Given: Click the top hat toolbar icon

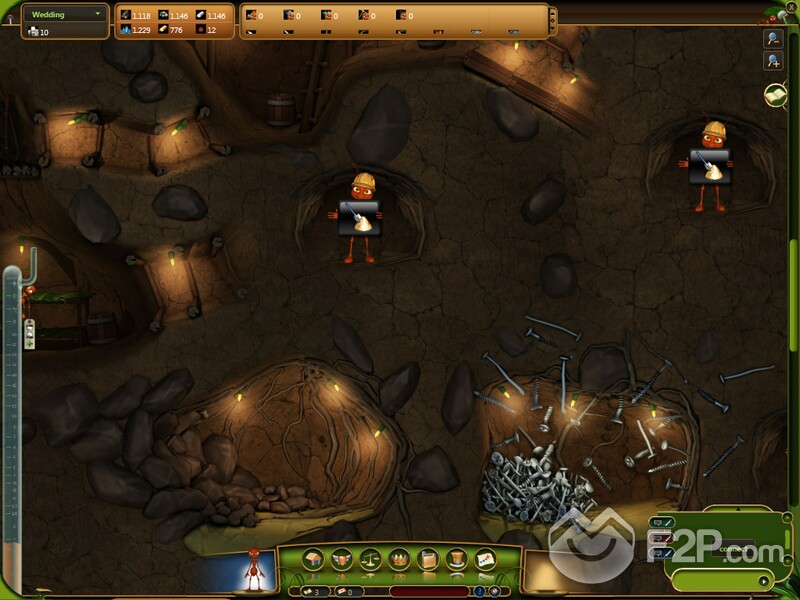Looking at the screenshot, I should click(456, 559).
